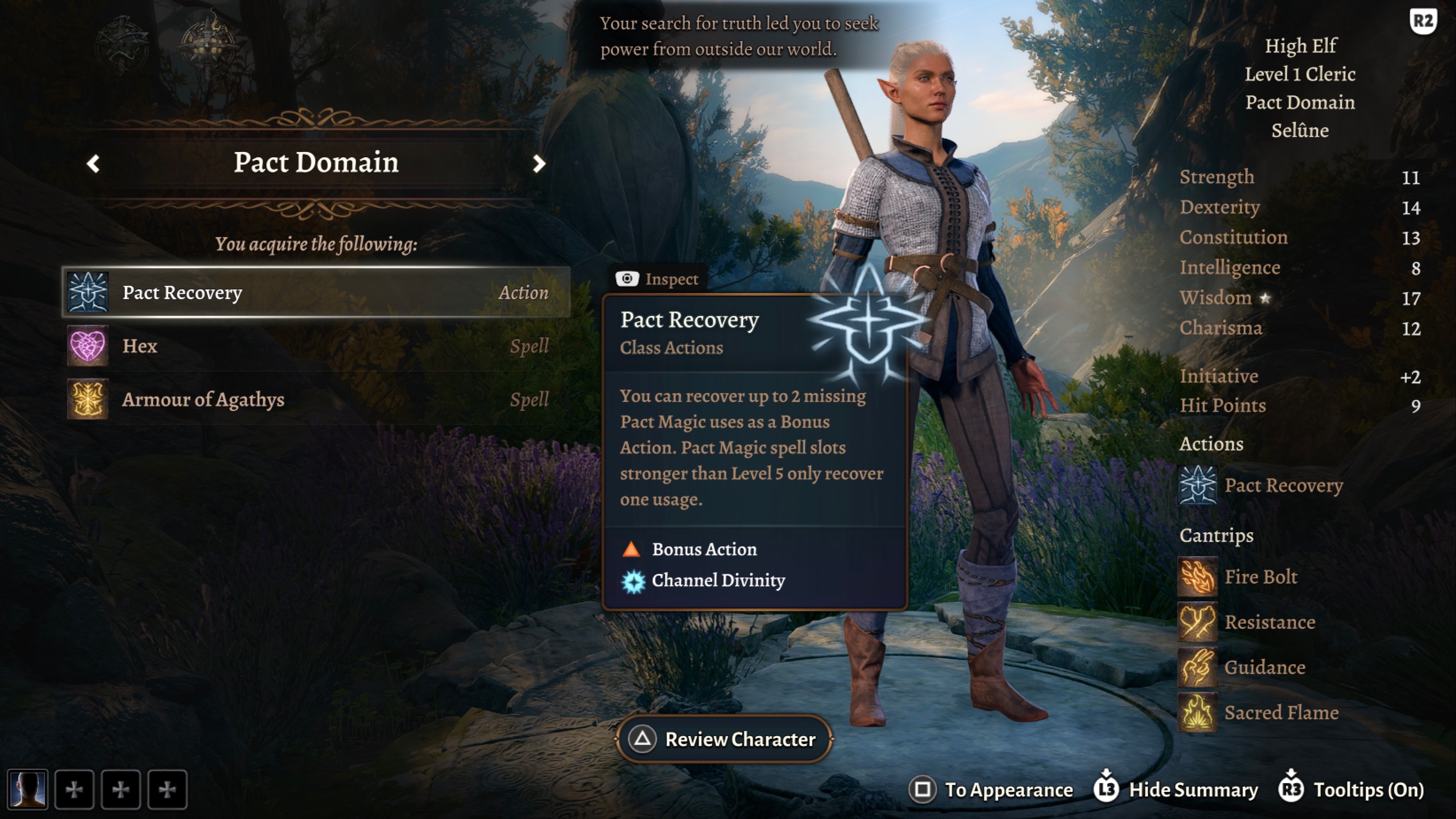Viewport: 1456px width, 819px height.
Task: Open the leftmost class emblem tab
Action: 121,45
